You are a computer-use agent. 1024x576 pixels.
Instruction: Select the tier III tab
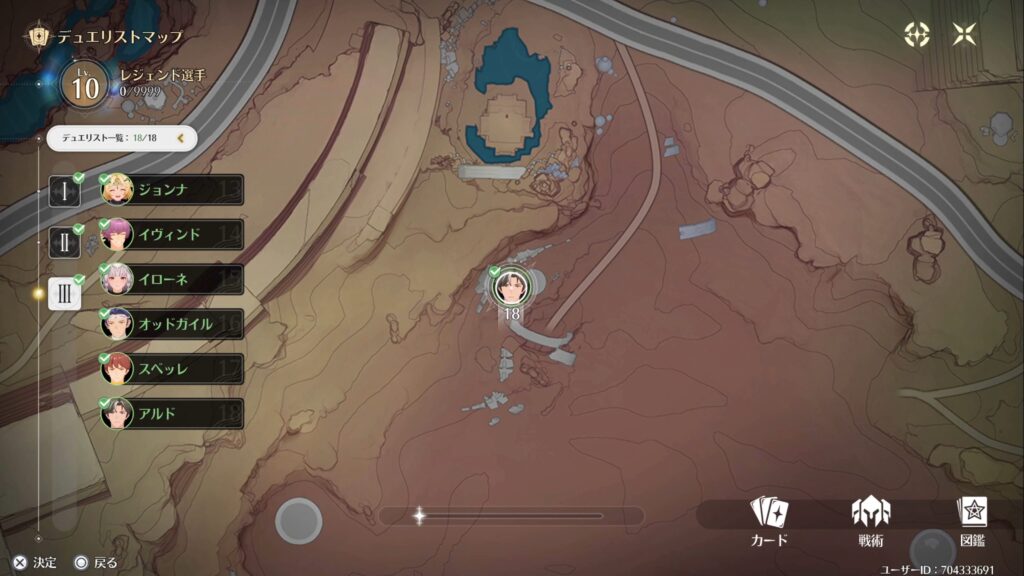point(64,292)
